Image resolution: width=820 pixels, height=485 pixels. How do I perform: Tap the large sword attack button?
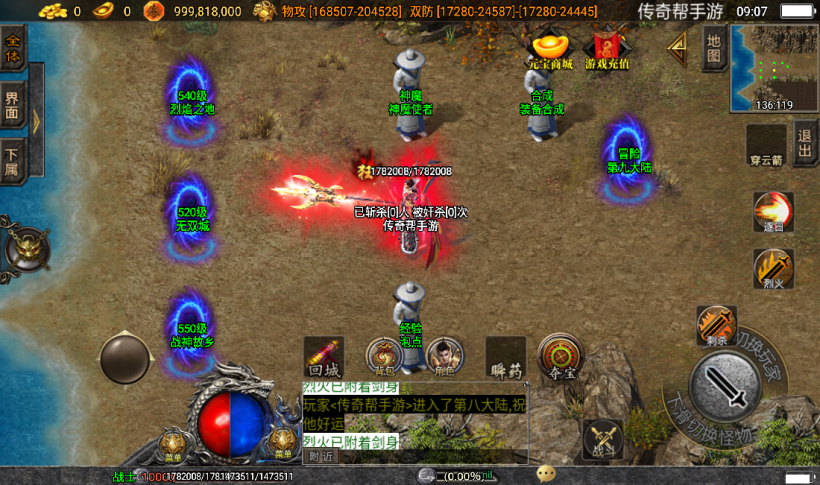click(x=724, y=385)
